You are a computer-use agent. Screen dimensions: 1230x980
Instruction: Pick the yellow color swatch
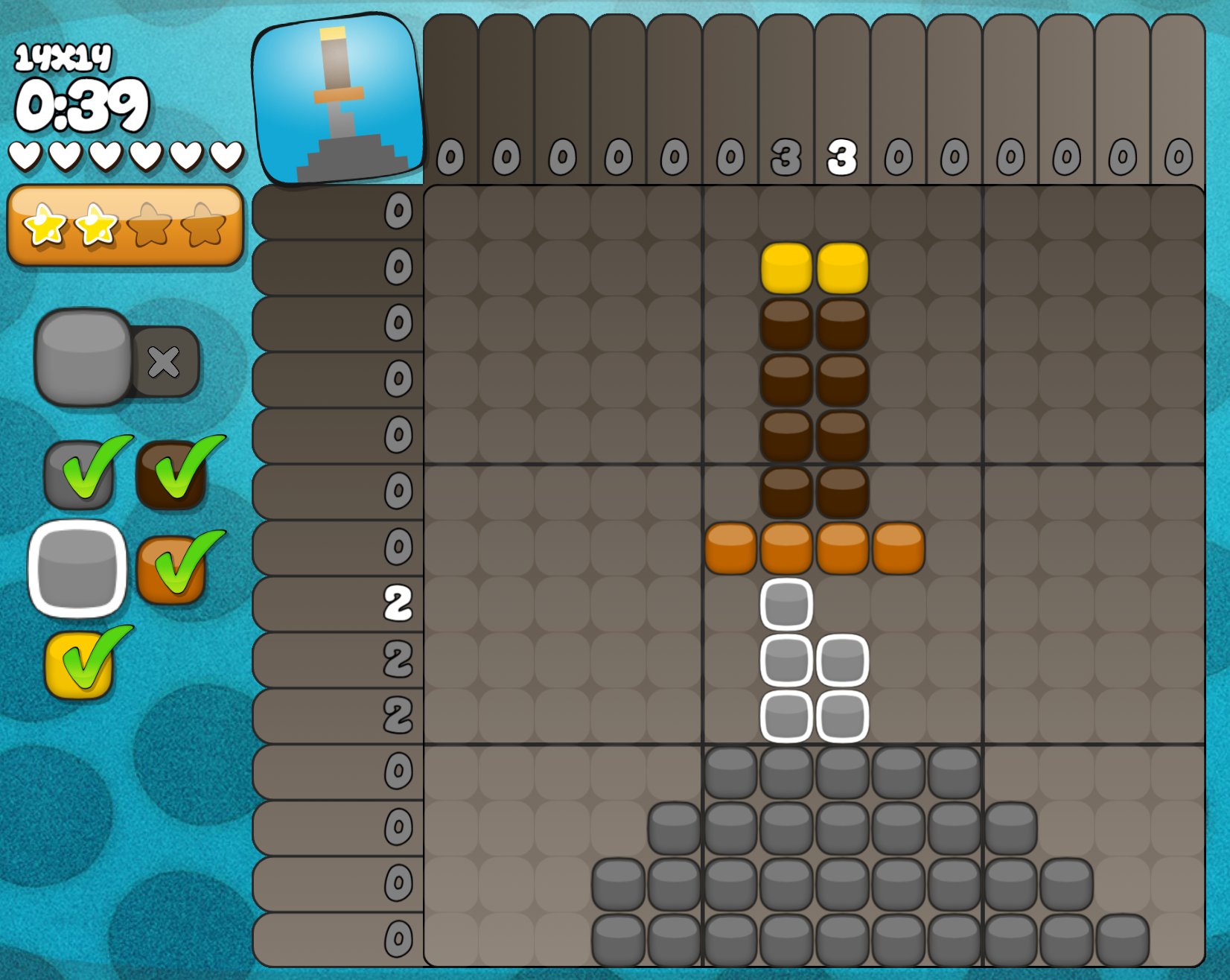point(79,664)
